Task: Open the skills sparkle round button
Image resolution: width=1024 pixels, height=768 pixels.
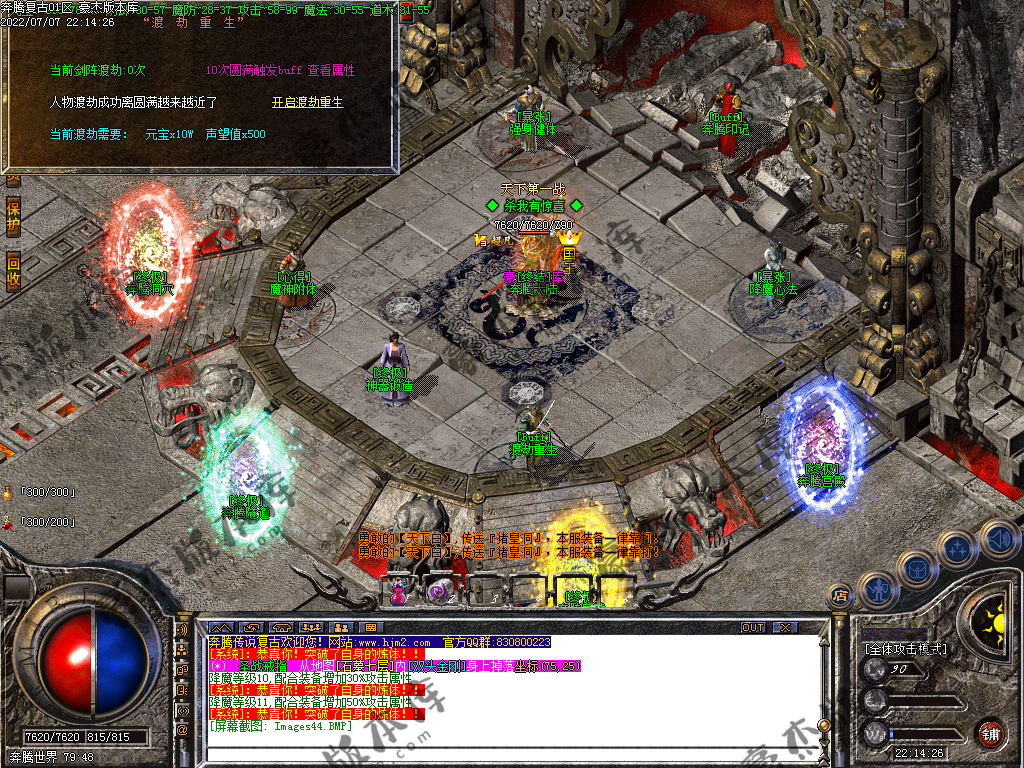Action: [x=958, y=549]
